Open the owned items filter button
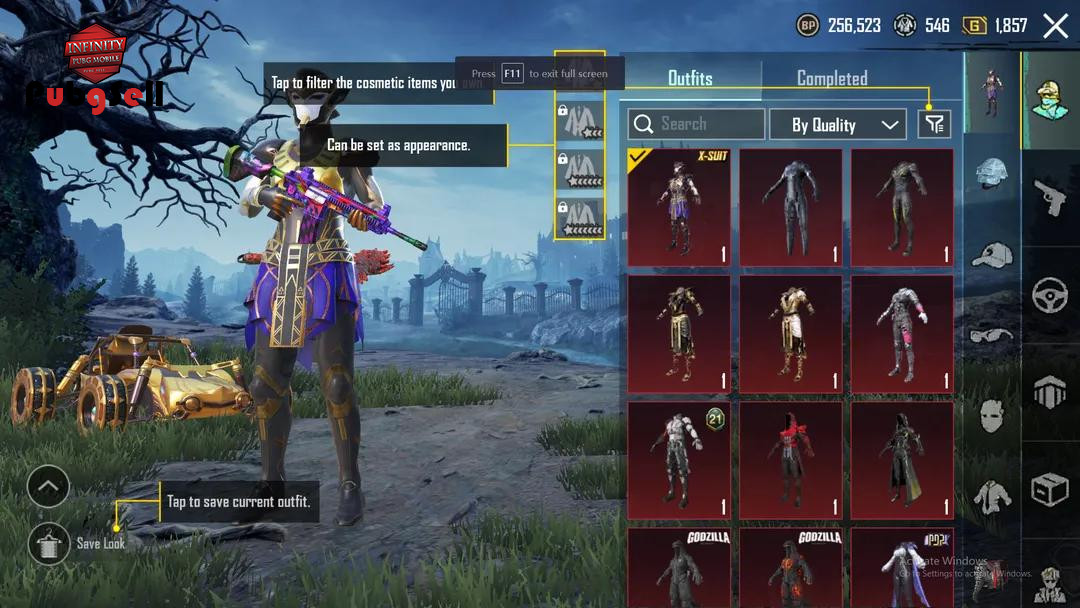This screenshot has height=608, width=1080. tap(934, 124)
